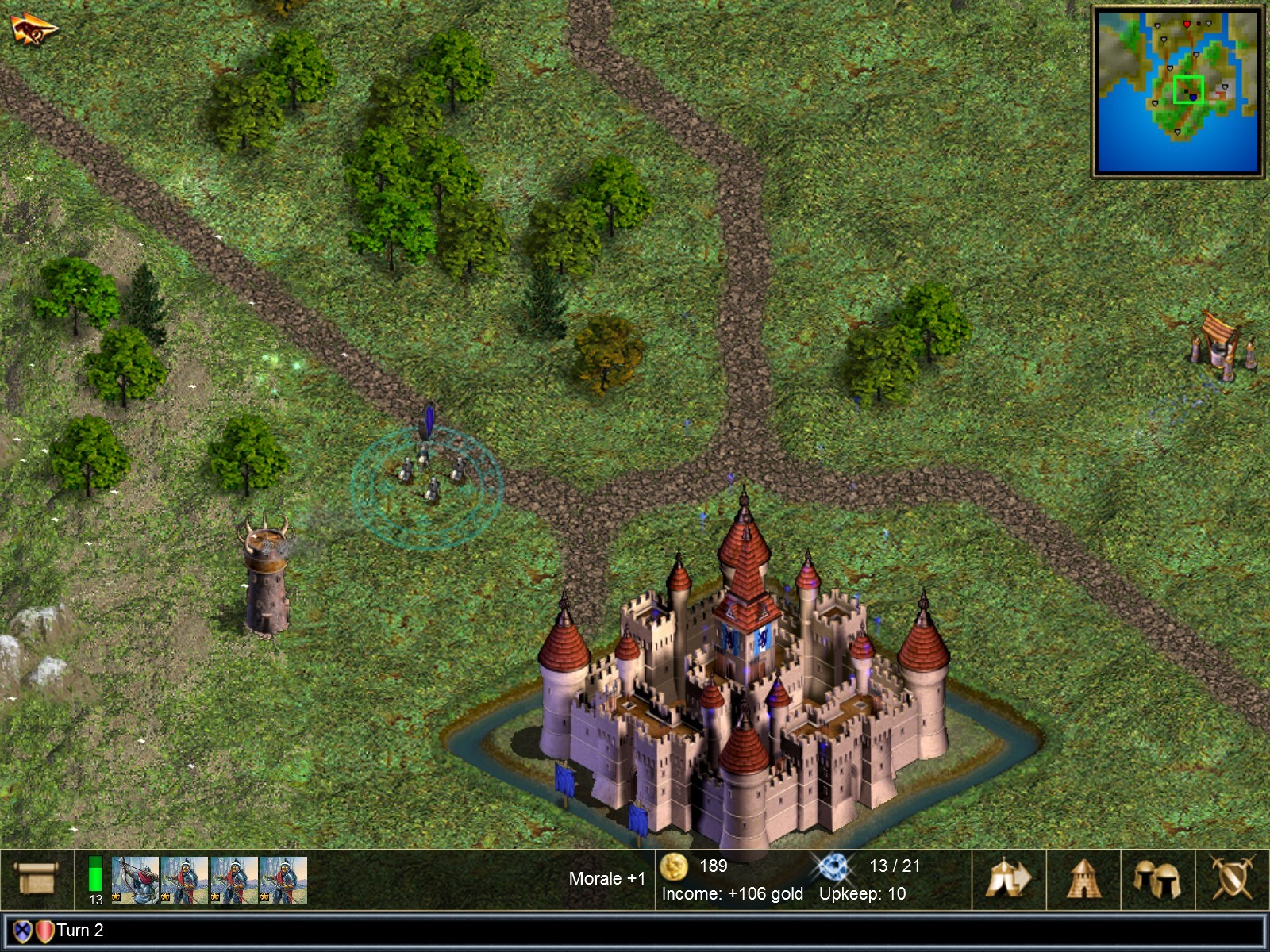Select the archer unit portrait
Viewport: 1270px width, 952px height.
(x=136, y=880)
